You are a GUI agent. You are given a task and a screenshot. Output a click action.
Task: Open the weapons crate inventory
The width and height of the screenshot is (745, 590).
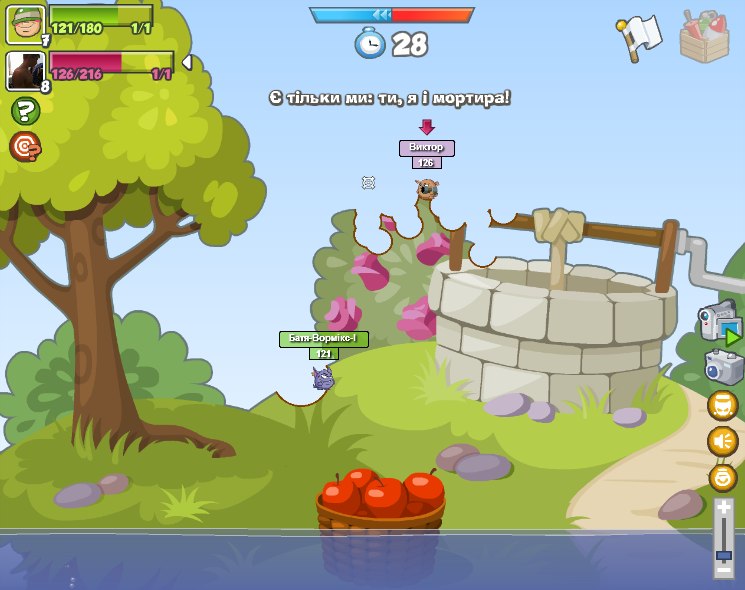tap(704, 37)
